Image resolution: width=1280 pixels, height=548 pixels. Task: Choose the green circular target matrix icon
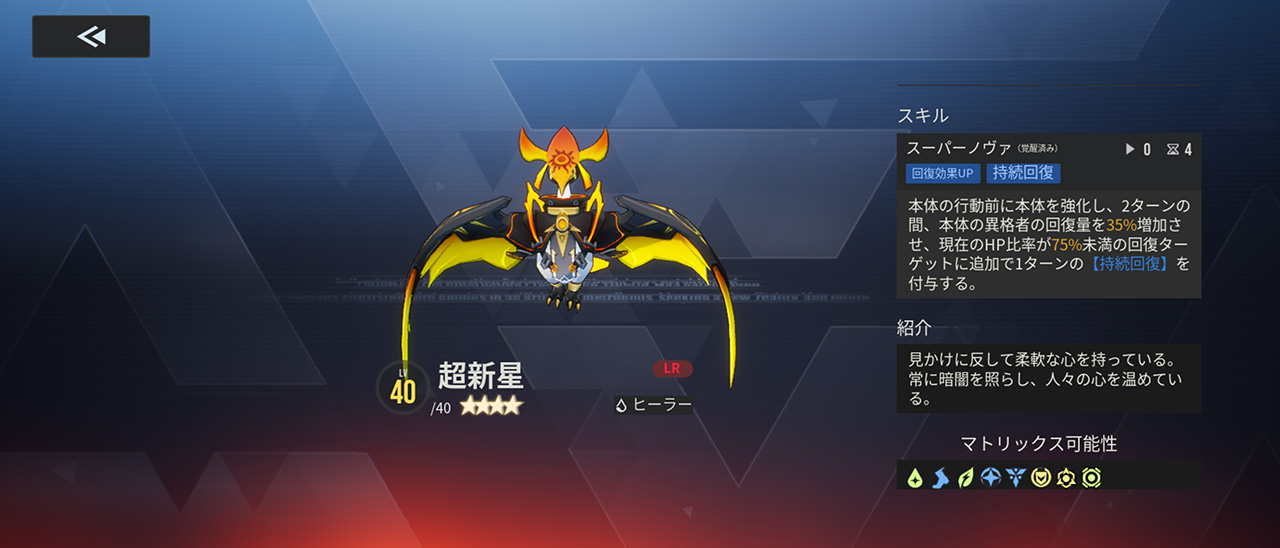1091,478
